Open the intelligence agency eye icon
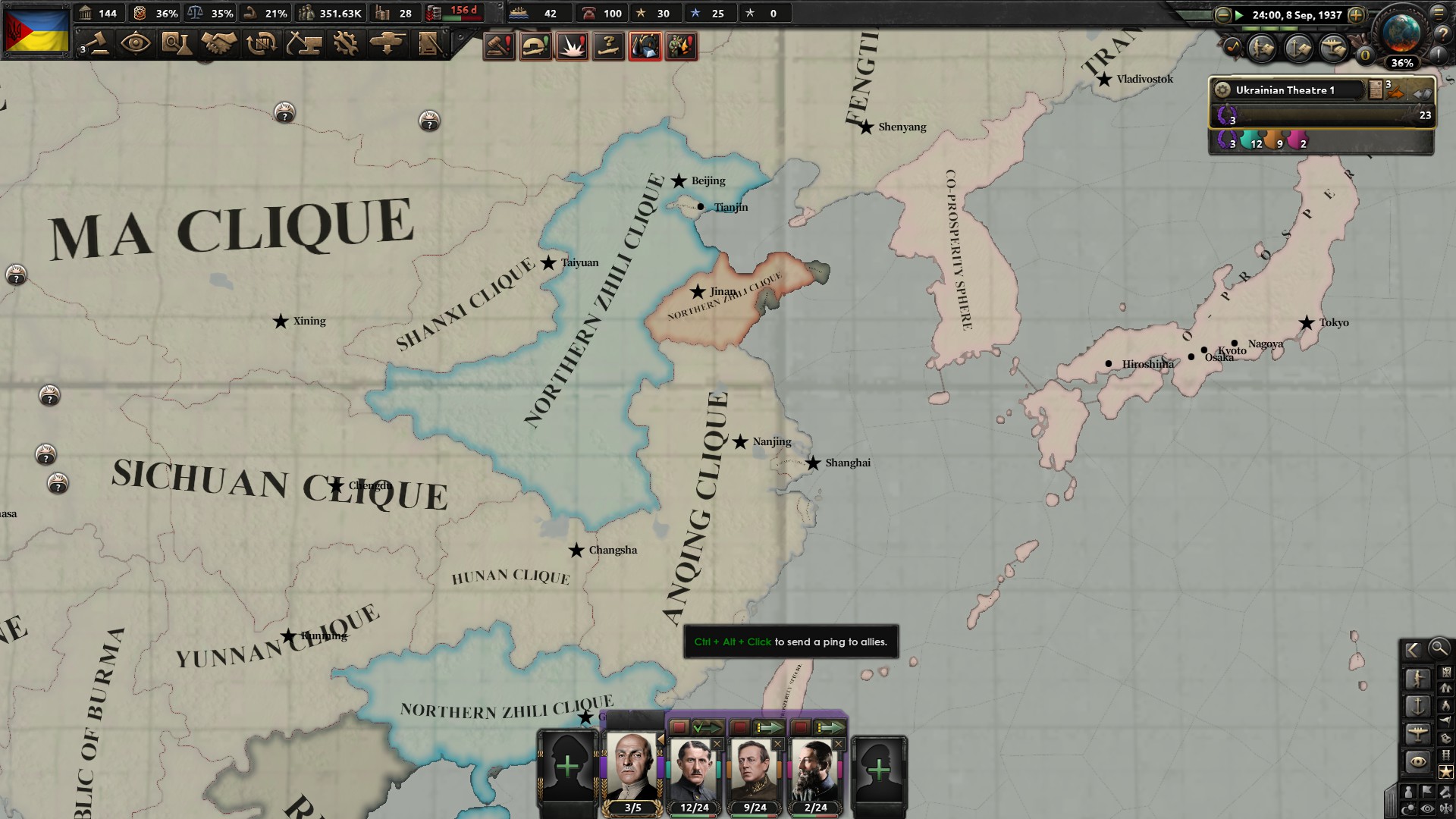This screenshot has width=1456, height=819. [136, 43]
